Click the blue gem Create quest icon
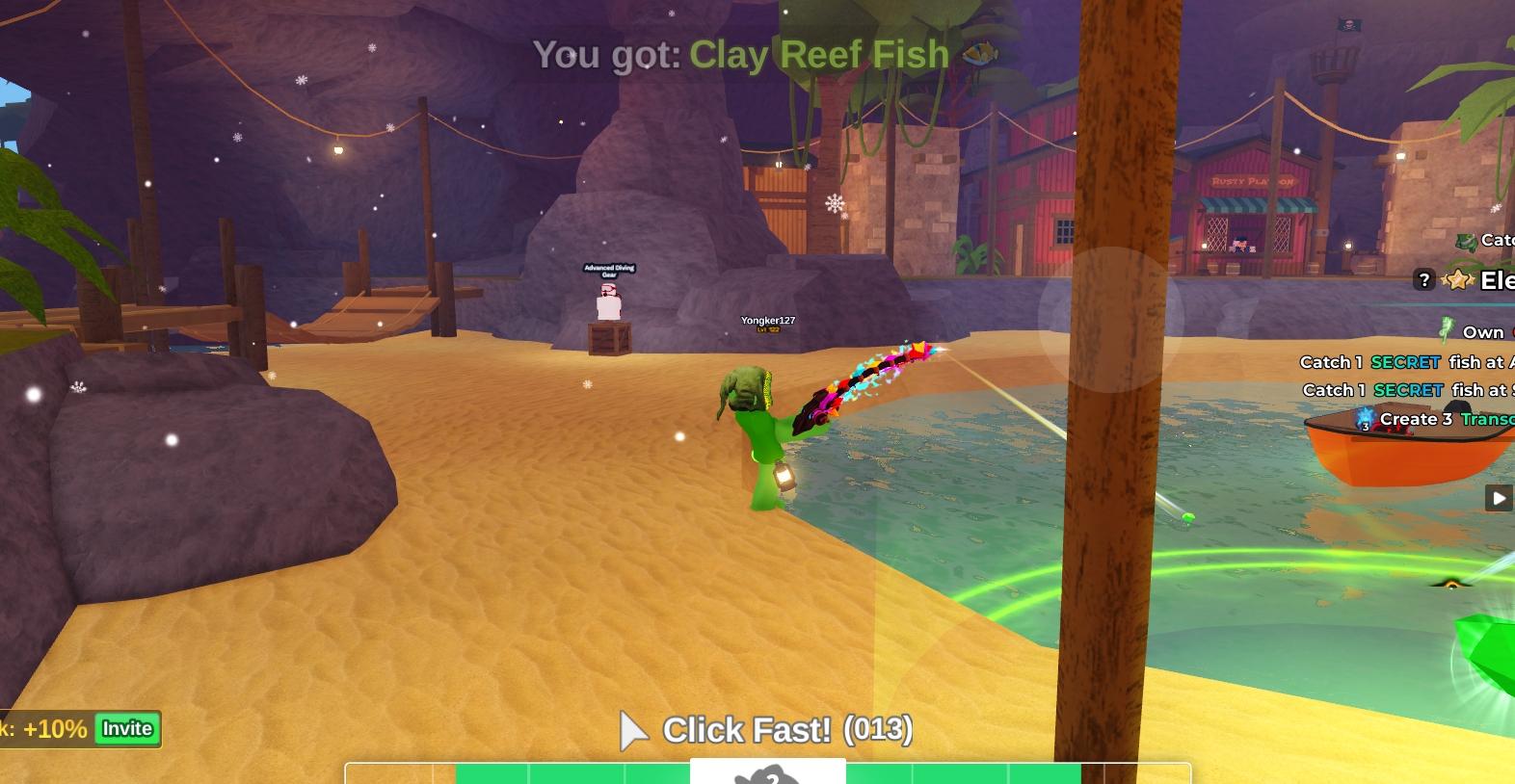This screenshot has height=784, width=1515. [x=1363, y=419]
